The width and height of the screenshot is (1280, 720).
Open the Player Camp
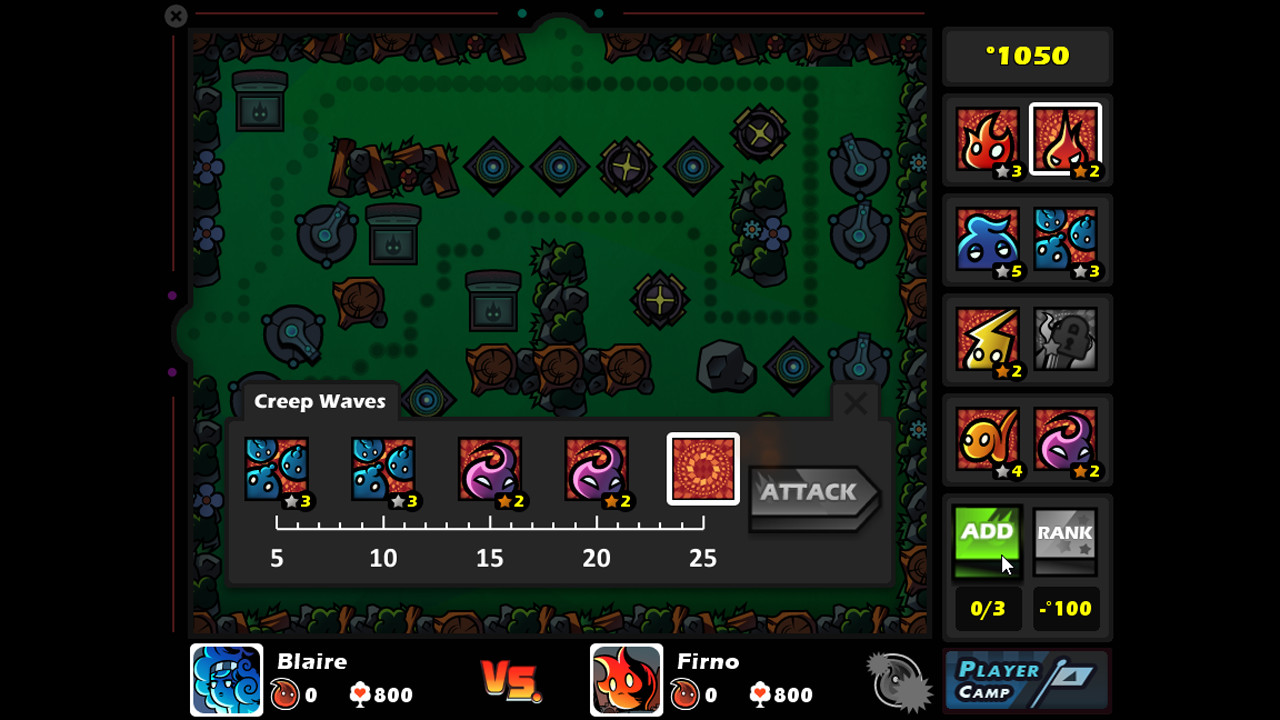pos(1026,680)
